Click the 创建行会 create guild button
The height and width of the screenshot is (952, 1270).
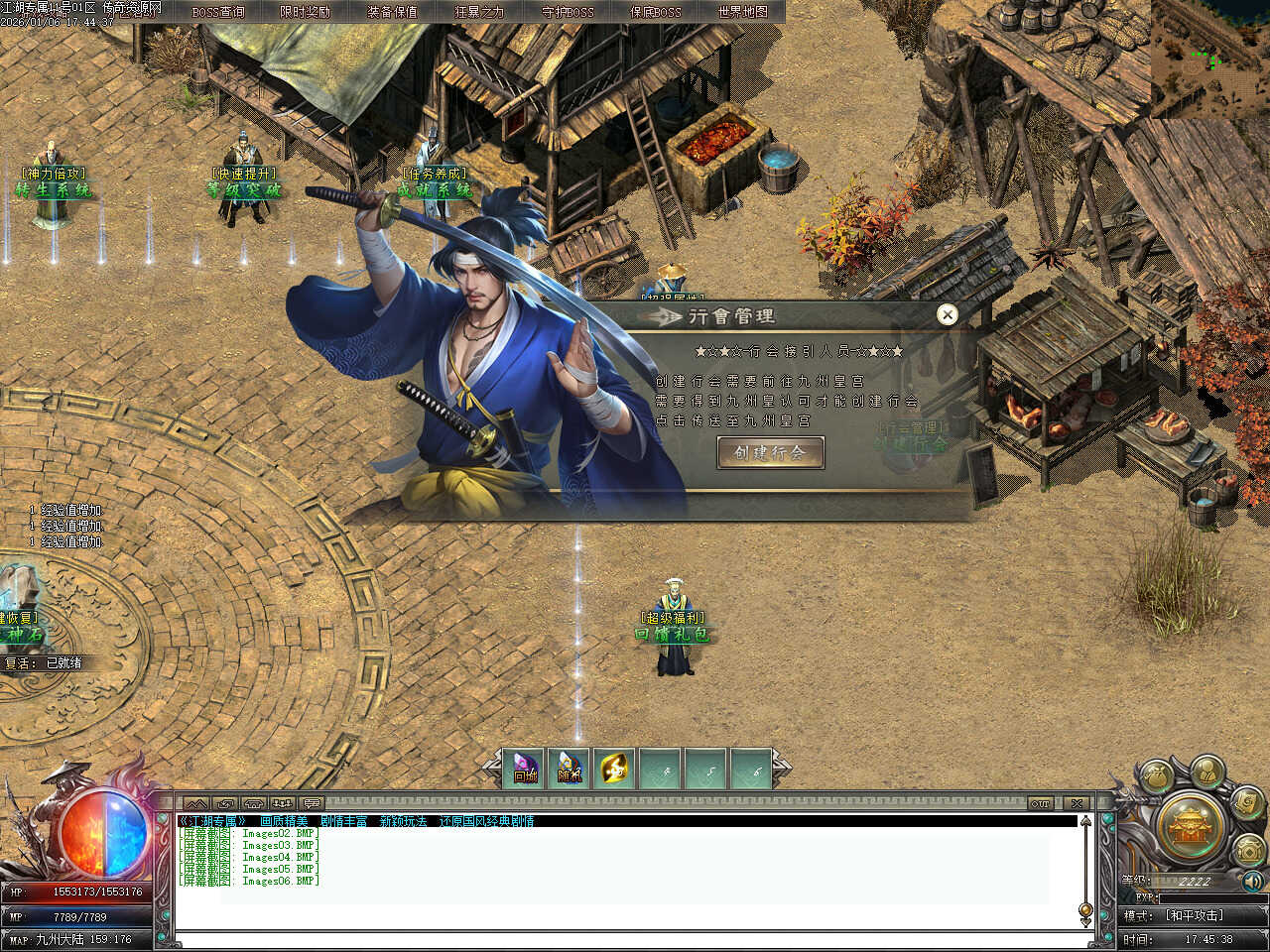(770, 453)
